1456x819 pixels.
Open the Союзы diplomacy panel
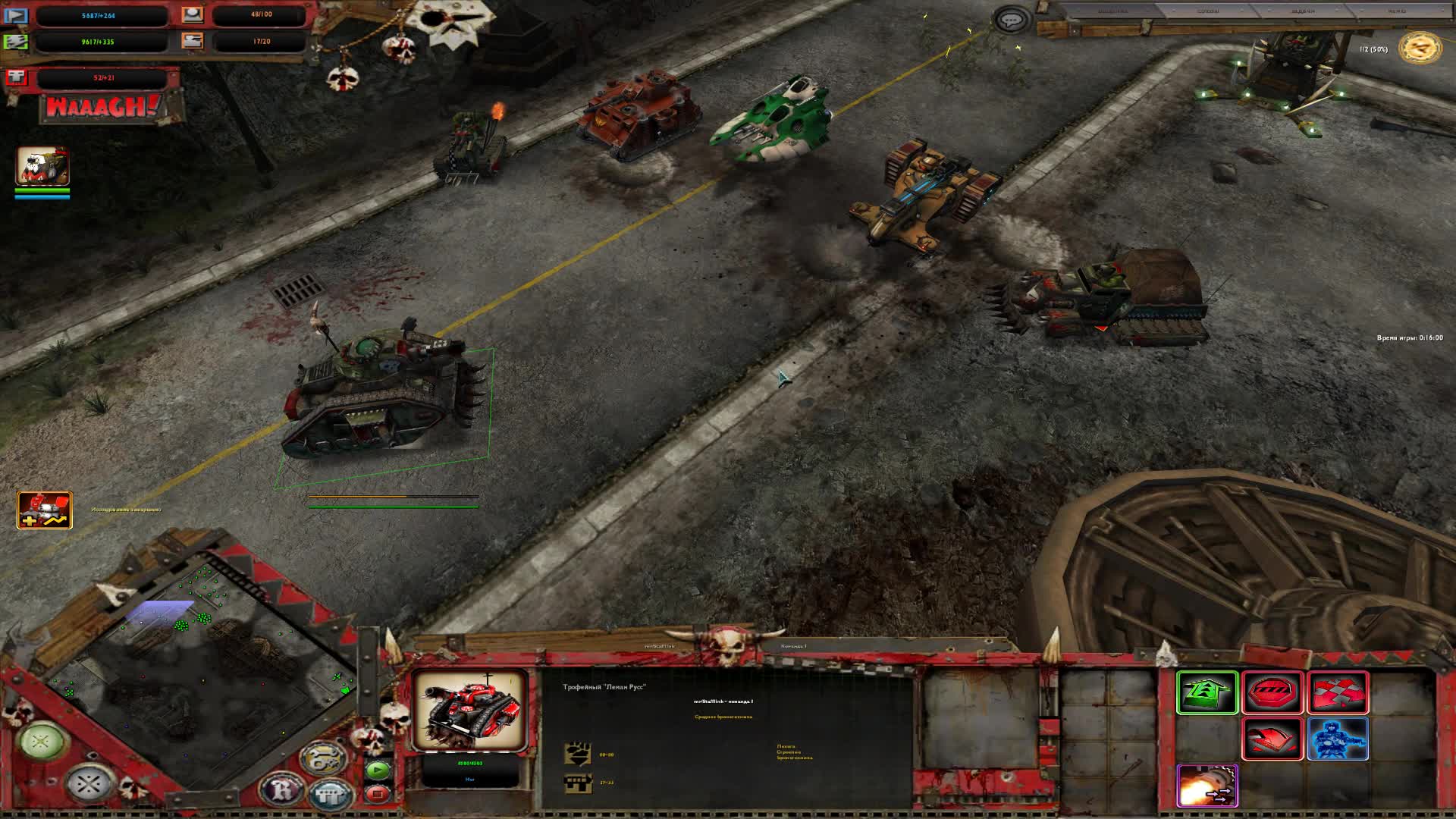pyautogui.click(x=1208, y=11)
